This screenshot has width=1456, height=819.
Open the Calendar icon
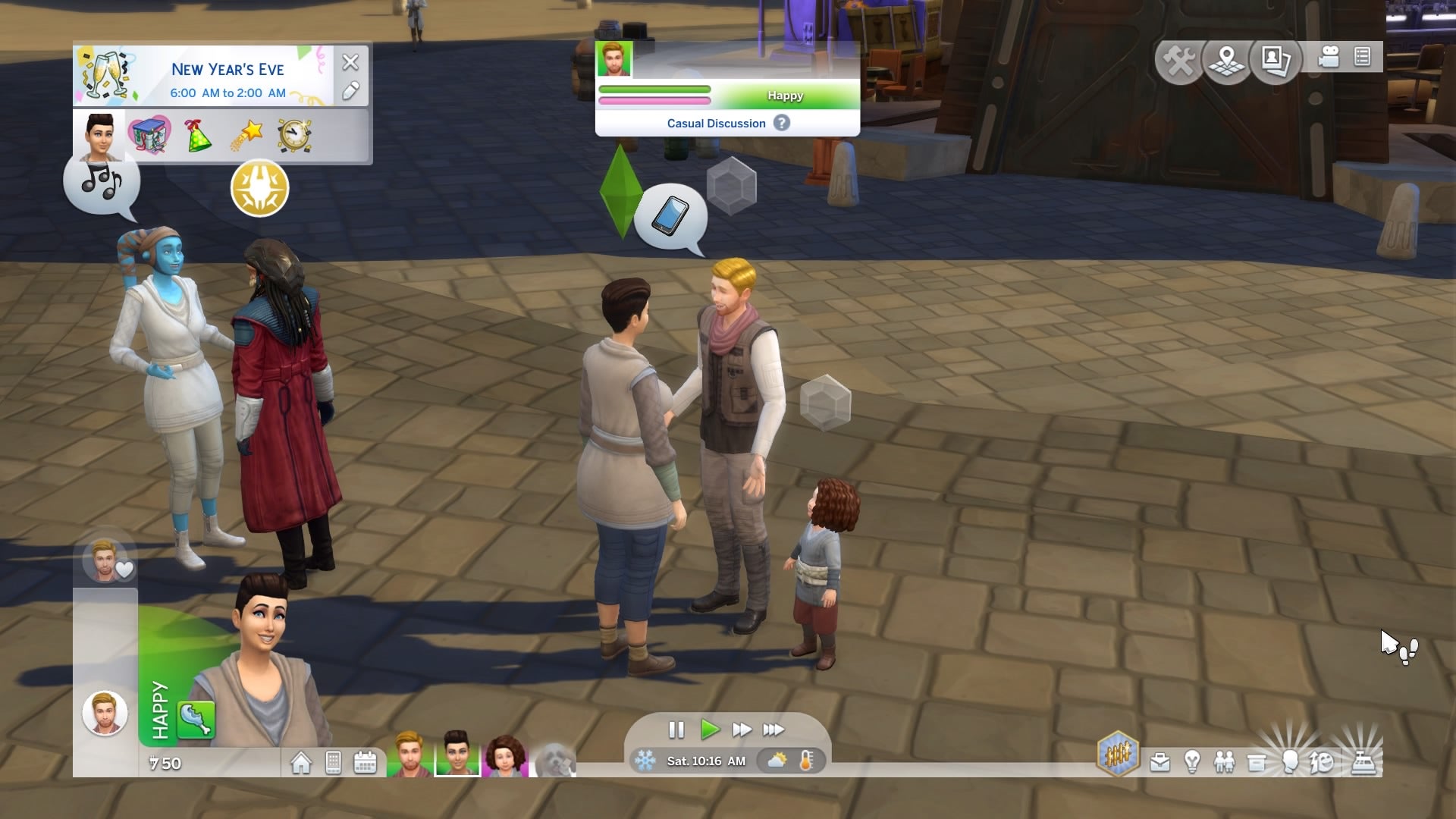pyautogui.click(x=366, y=761)
